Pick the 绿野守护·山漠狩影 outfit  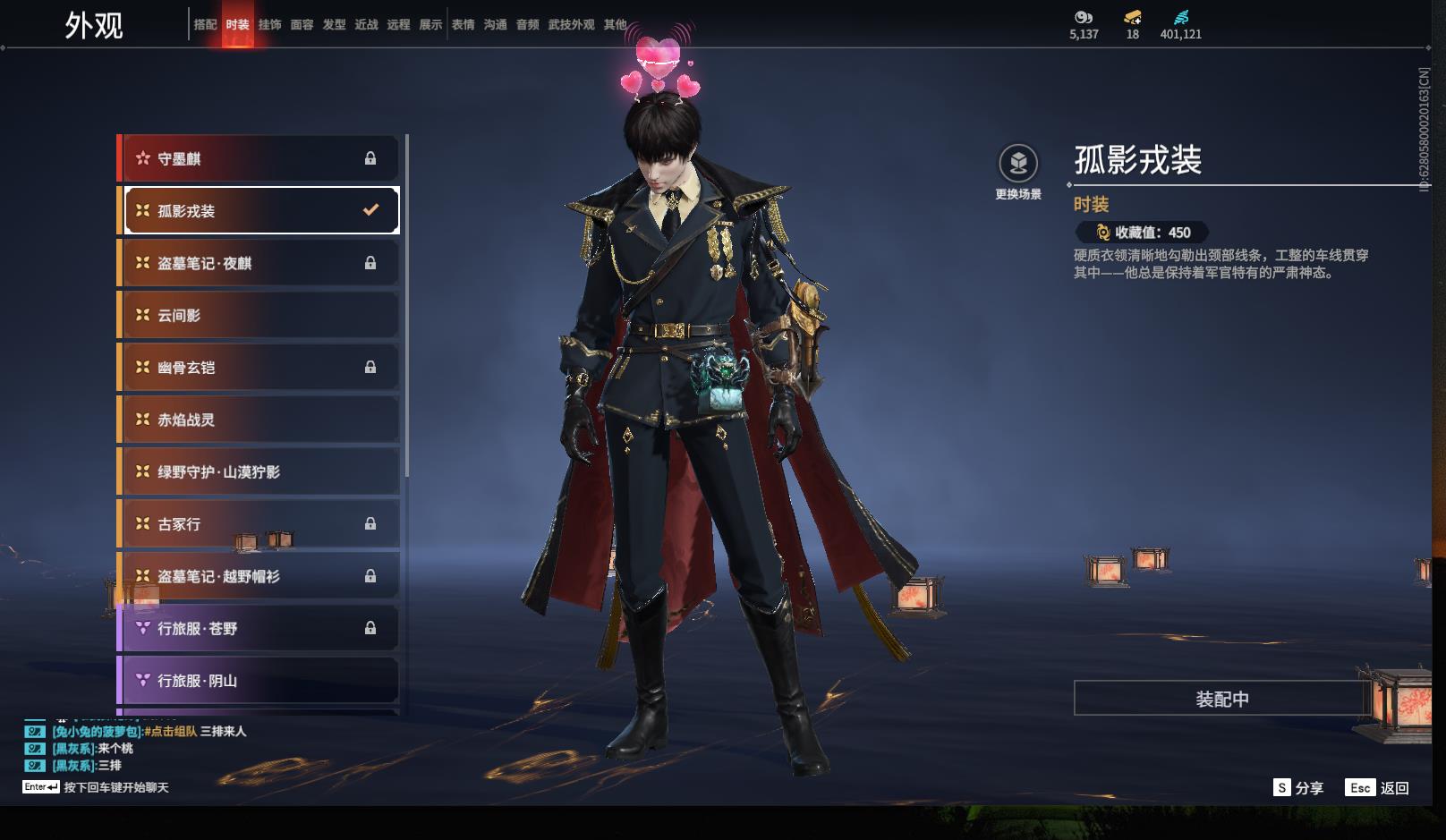259,471
